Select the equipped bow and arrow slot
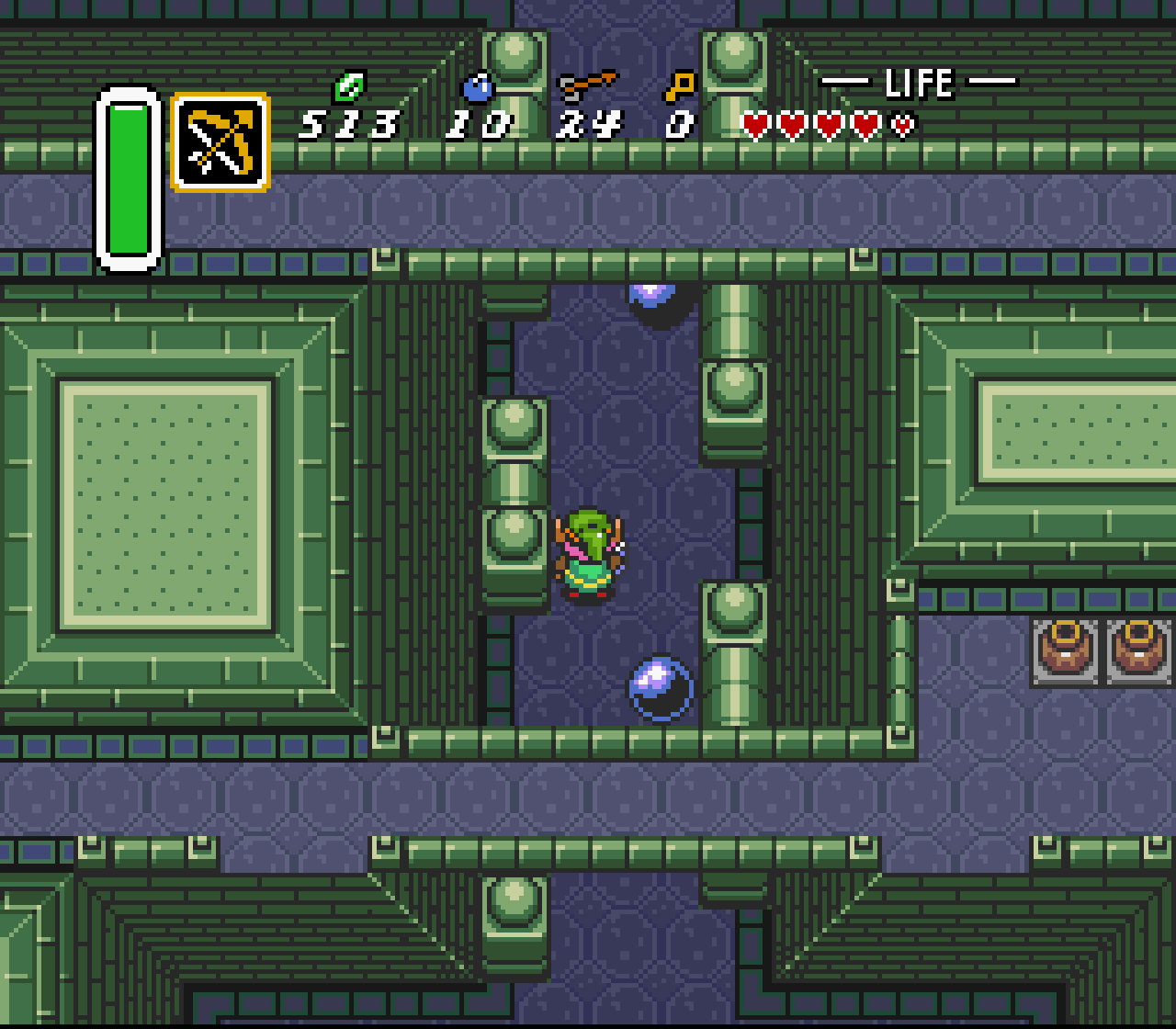Image resolution: width=1176 pixels, height=1029 pixels. [220, 142]
